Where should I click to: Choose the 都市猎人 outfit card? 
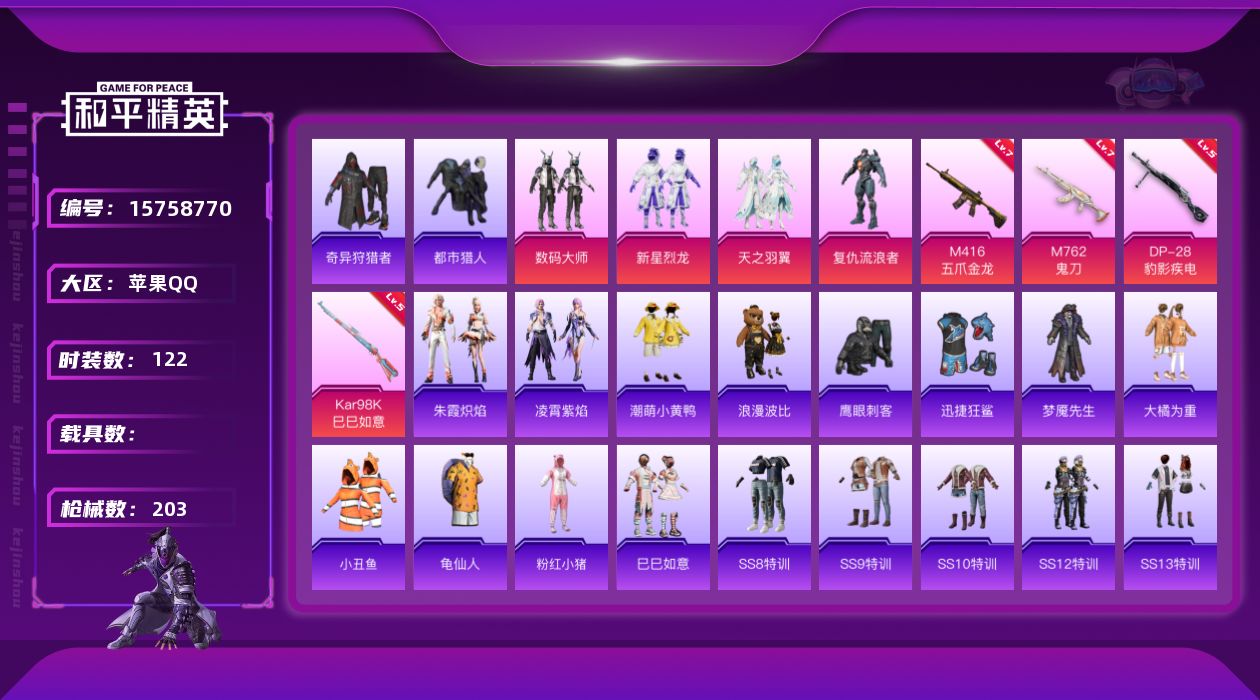click(460, 211)
